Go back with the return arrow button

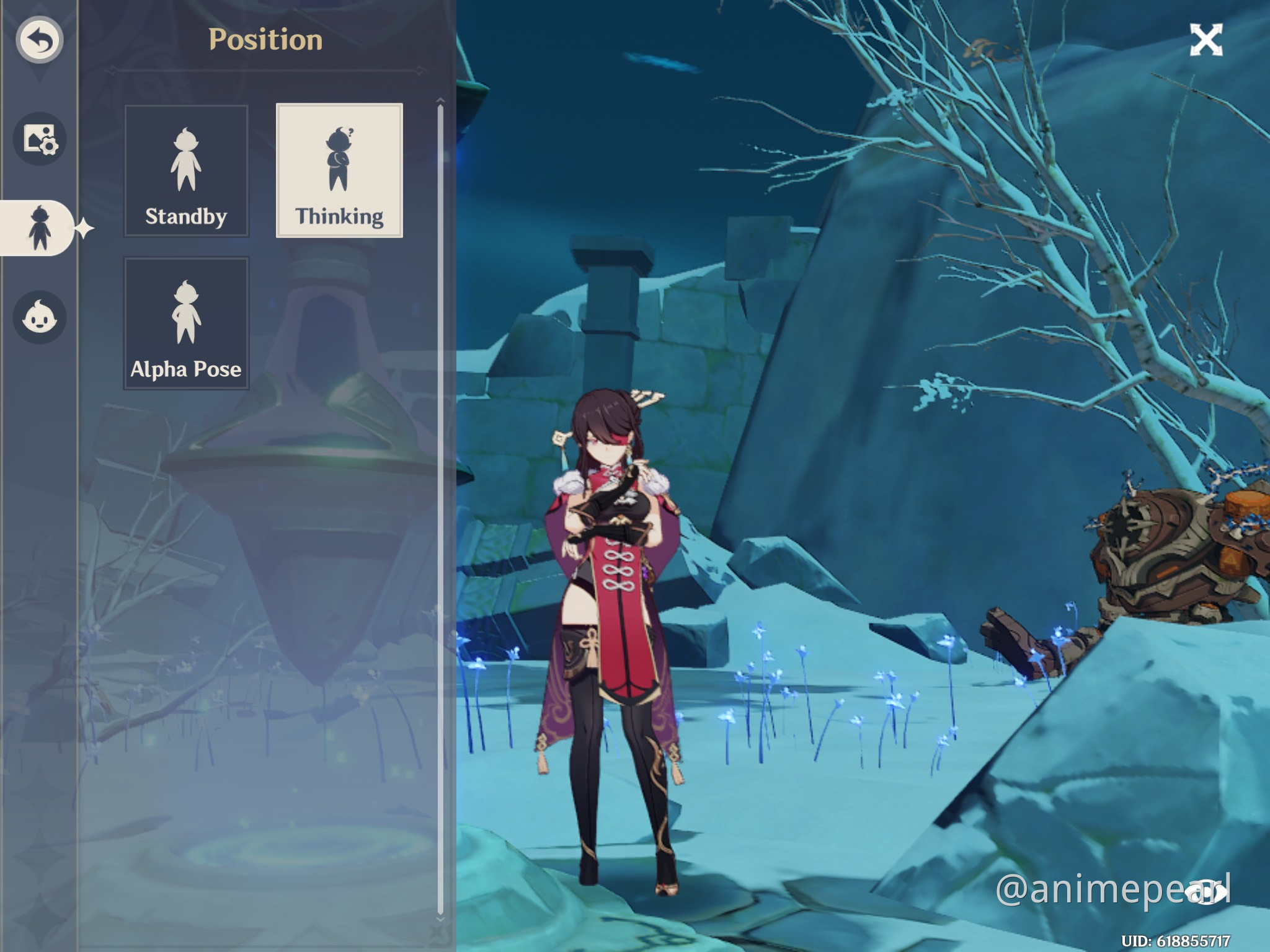pyautogui.click(x=40, y=40)
